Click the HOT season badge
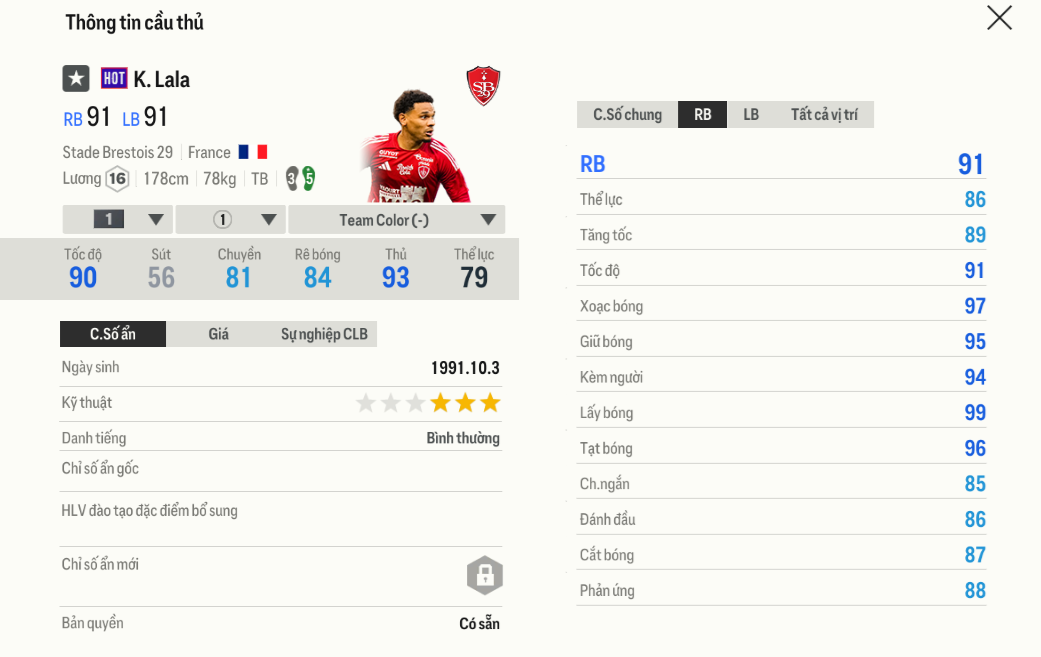The height and width of the screenshot is (657, 1041). pyautogui.click(x=114, y=79)
